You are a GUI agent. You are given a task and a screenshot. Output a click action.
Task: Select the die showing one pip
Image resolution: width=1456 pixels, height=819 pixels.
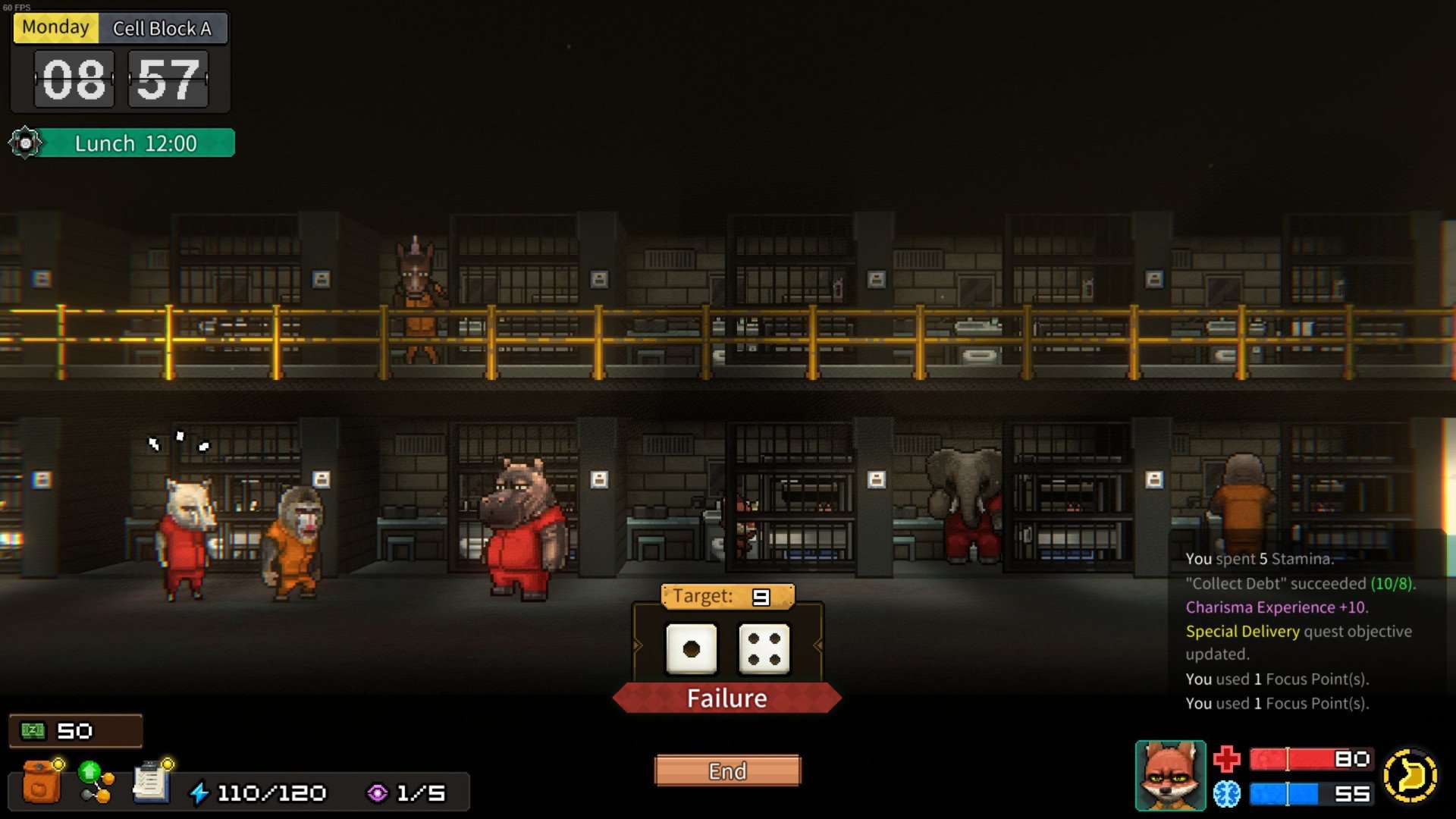tap(691, 649)
